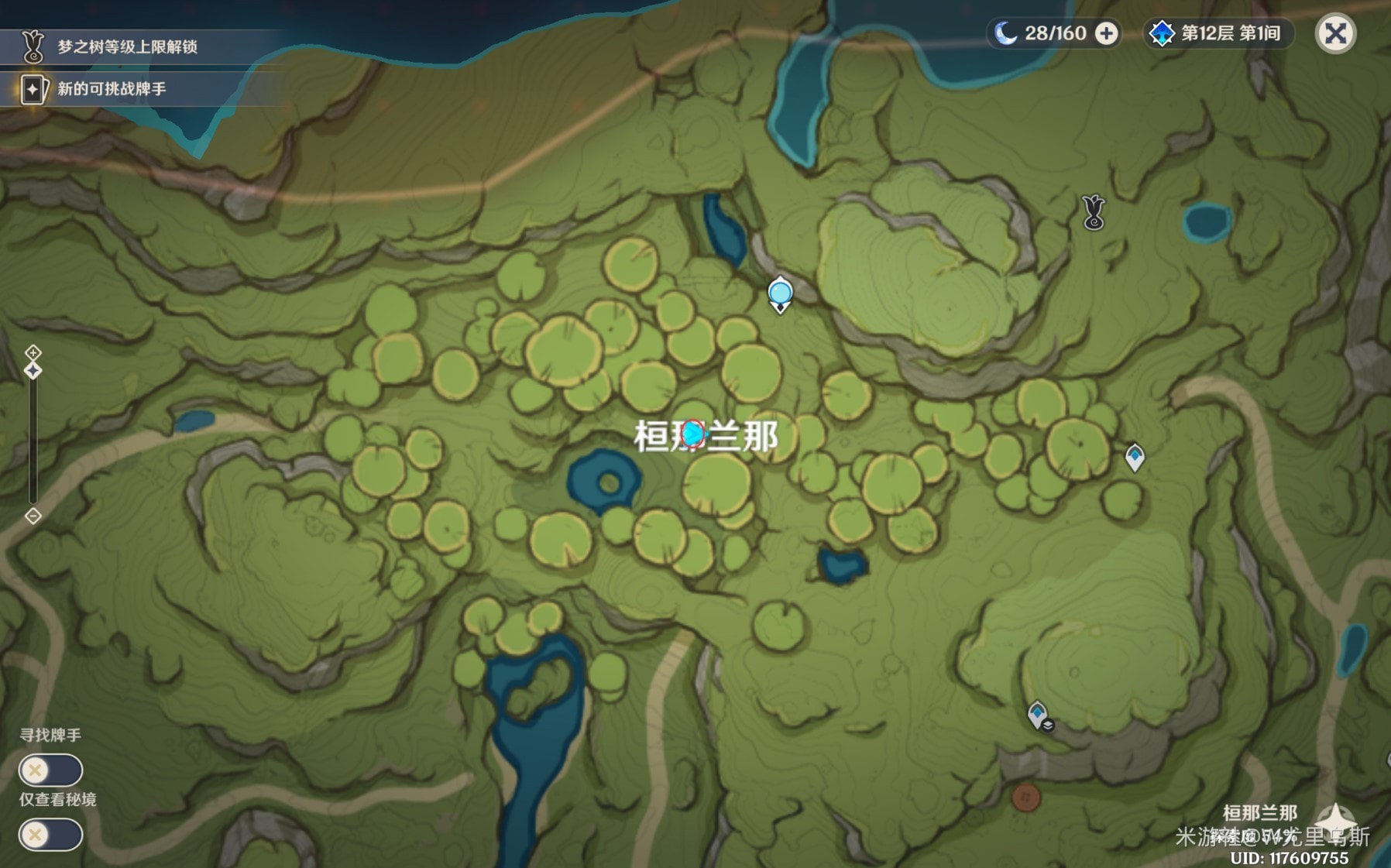
Task: Click the player position marker on 桓那兰那
Action: [x=693, y=434]
